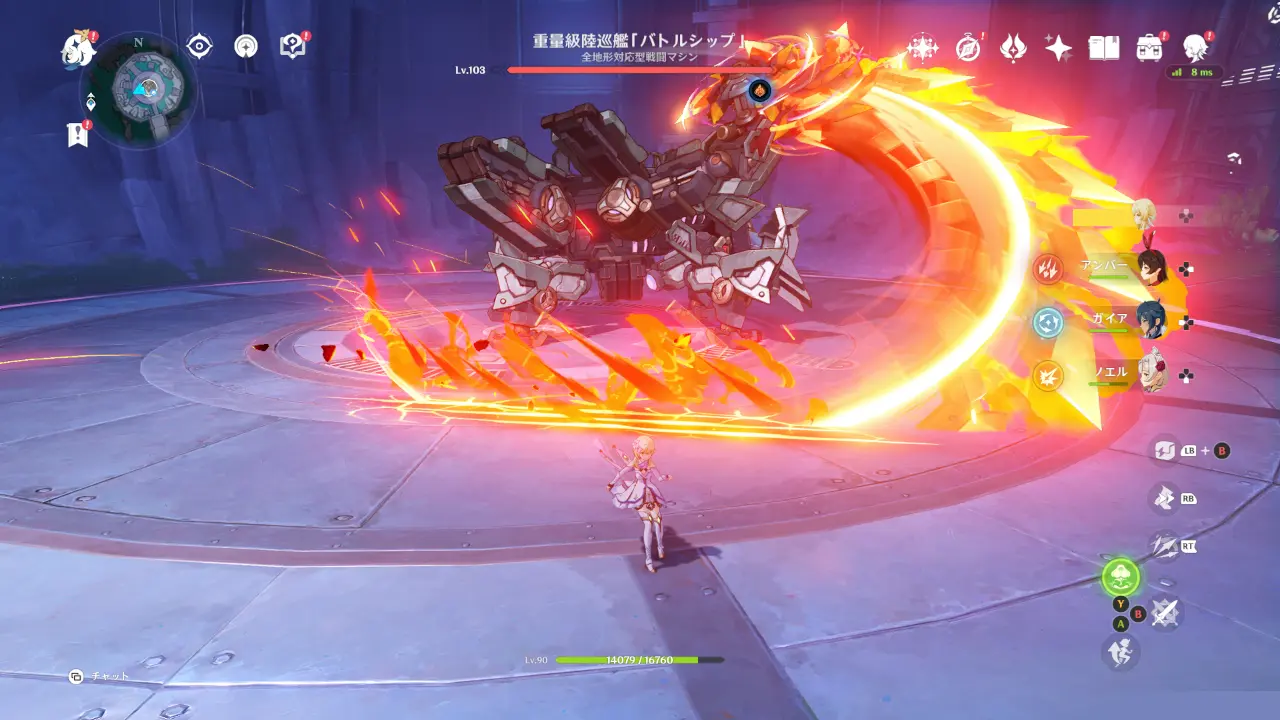Open the compass events overview icon
The image size is (1280, 720).
(x=968, y=47)
